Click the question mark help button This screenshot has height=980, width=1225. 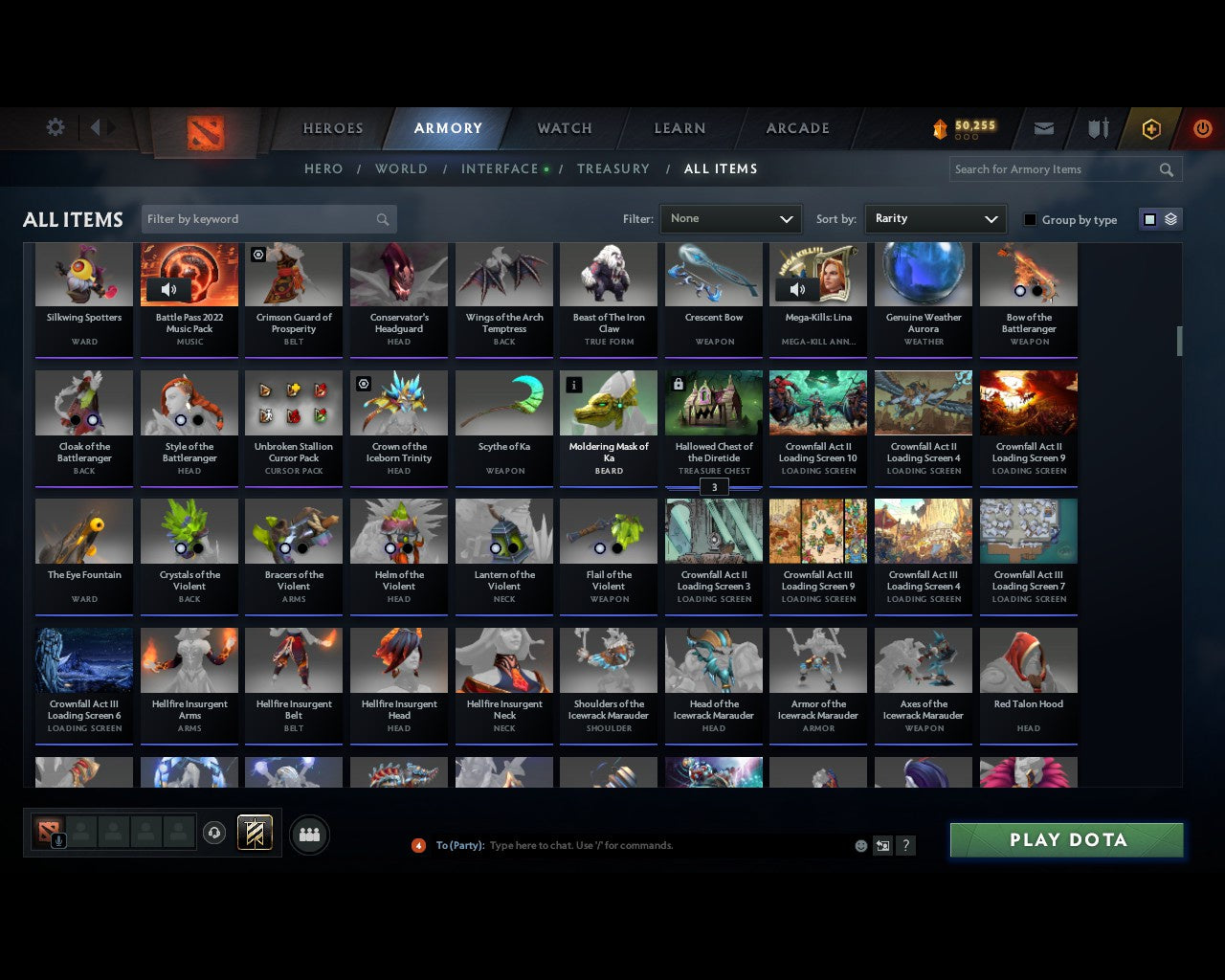[905, 845]
